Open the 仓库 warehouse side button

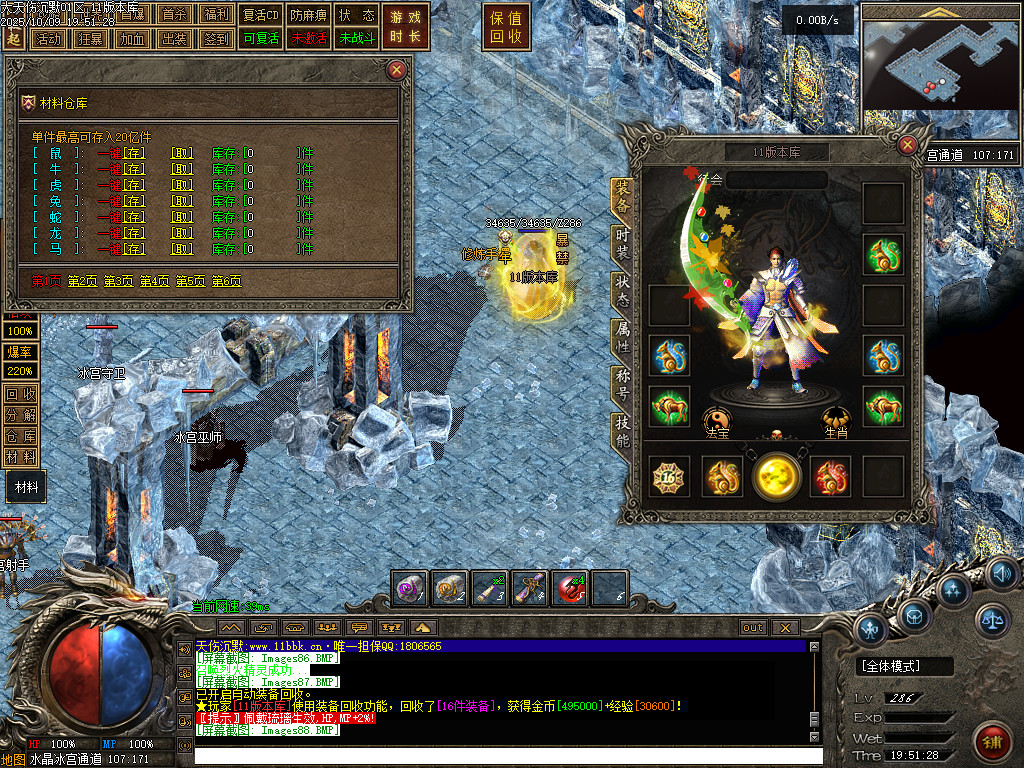(x=21, y=436)
